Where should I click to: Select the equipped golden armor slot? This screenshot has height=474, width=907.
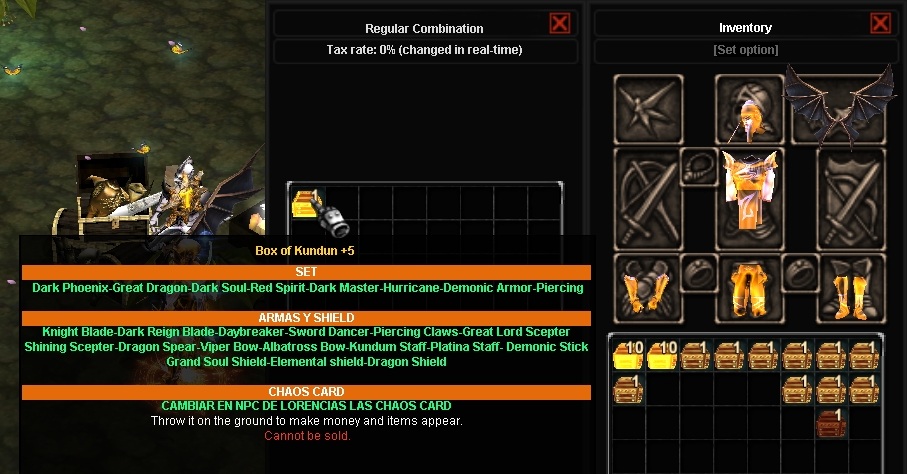[x=747, y=189]
